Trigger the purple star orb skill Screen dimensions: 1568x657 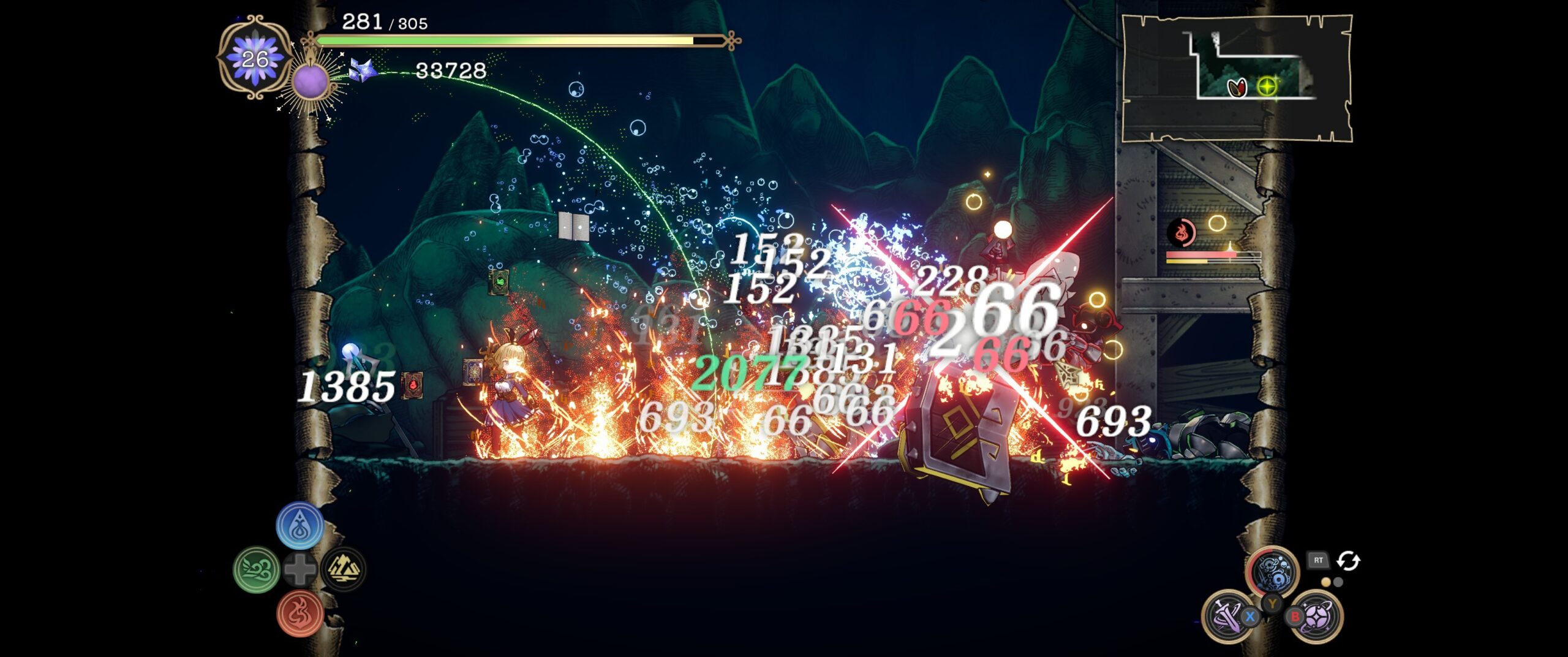click(1318, 615)
